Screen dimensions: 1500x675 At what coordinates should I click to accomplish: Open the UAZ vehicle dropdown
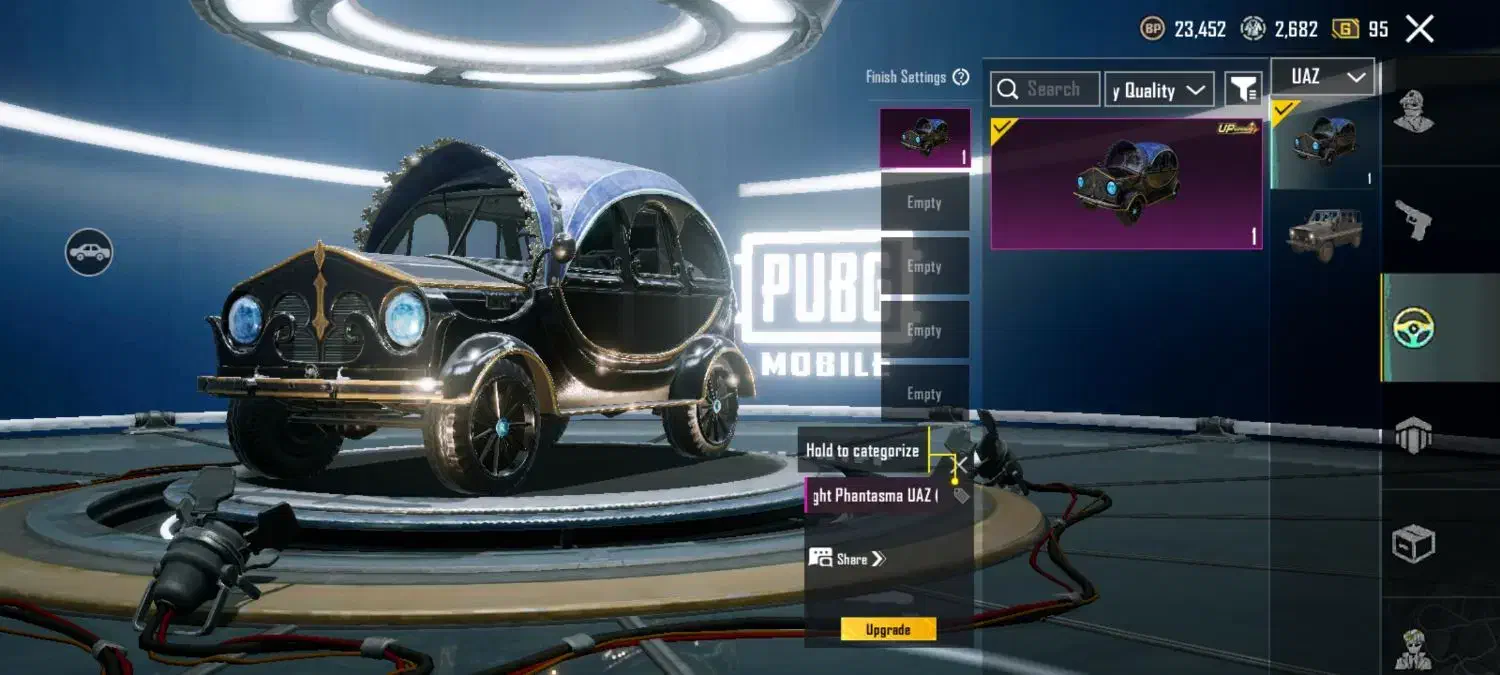(x=1322, y=77)
